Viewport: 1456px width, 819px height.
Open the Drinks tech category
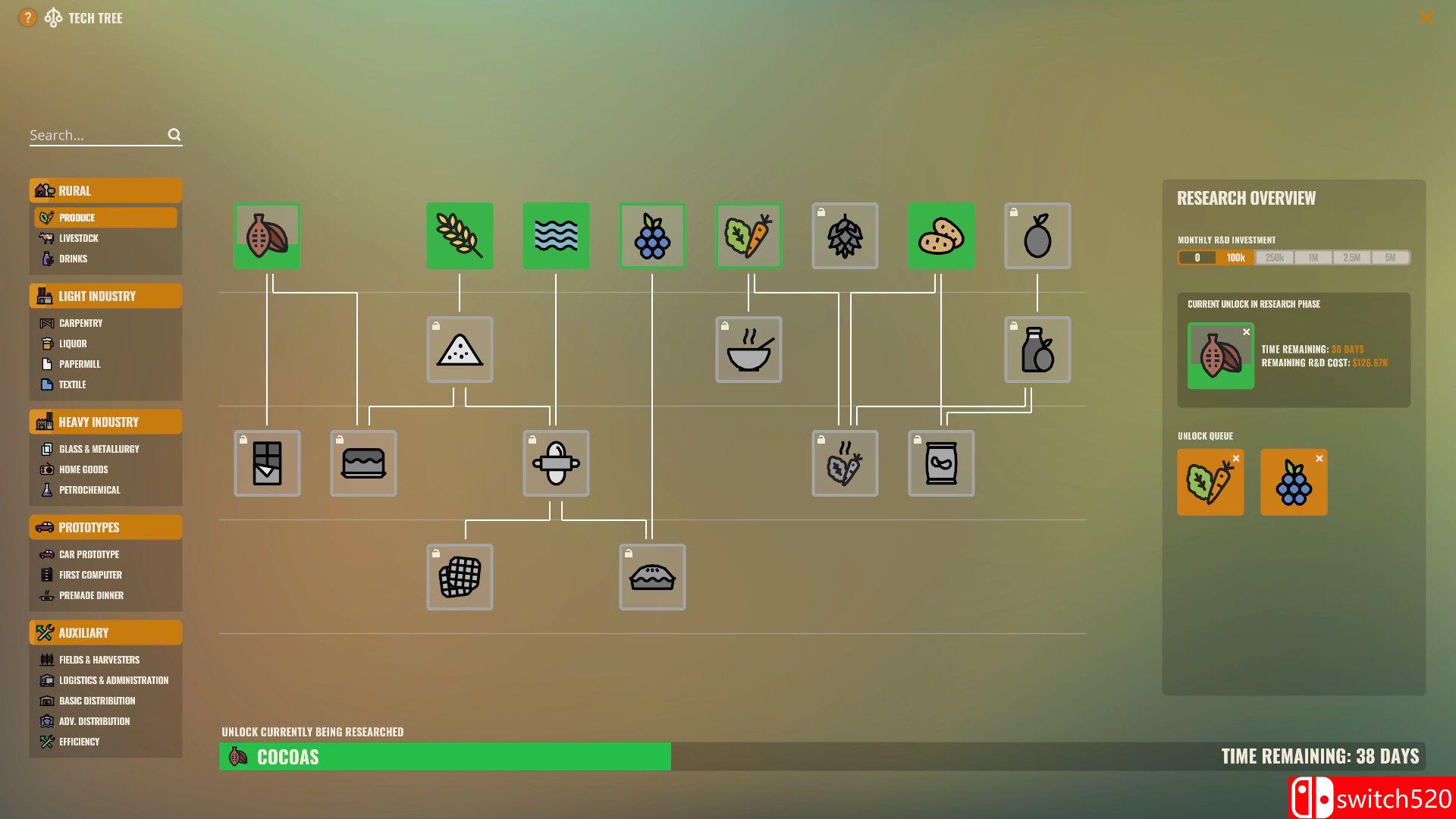tap(73, 259)
